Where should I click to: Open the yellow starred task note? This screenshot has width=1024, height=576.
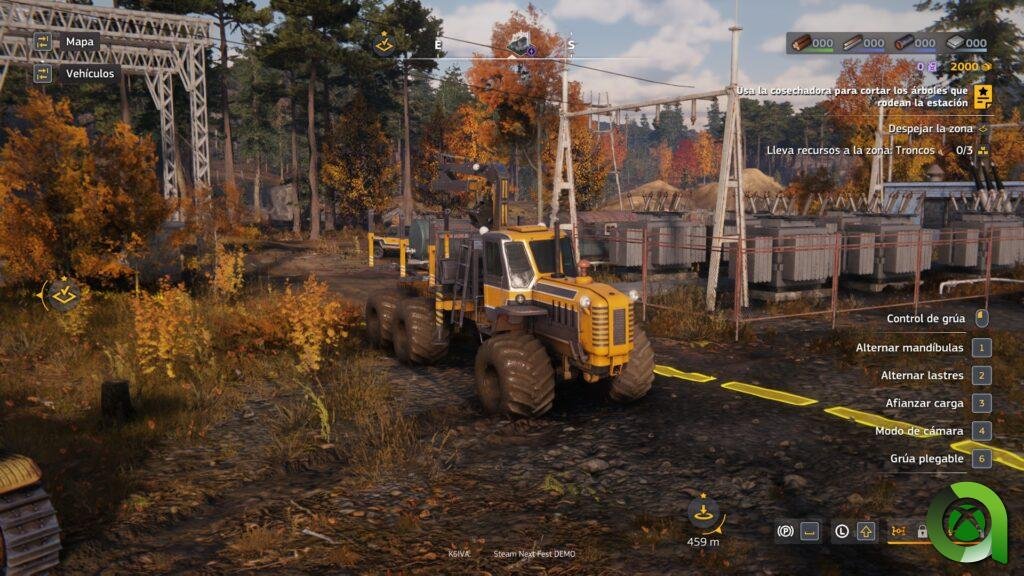tap(983, 96)
